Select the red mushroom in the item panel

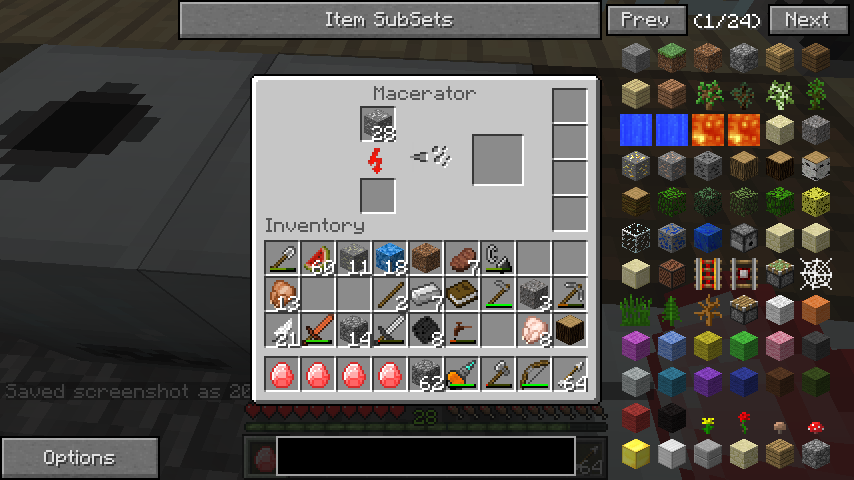click(x=816, y=427)
